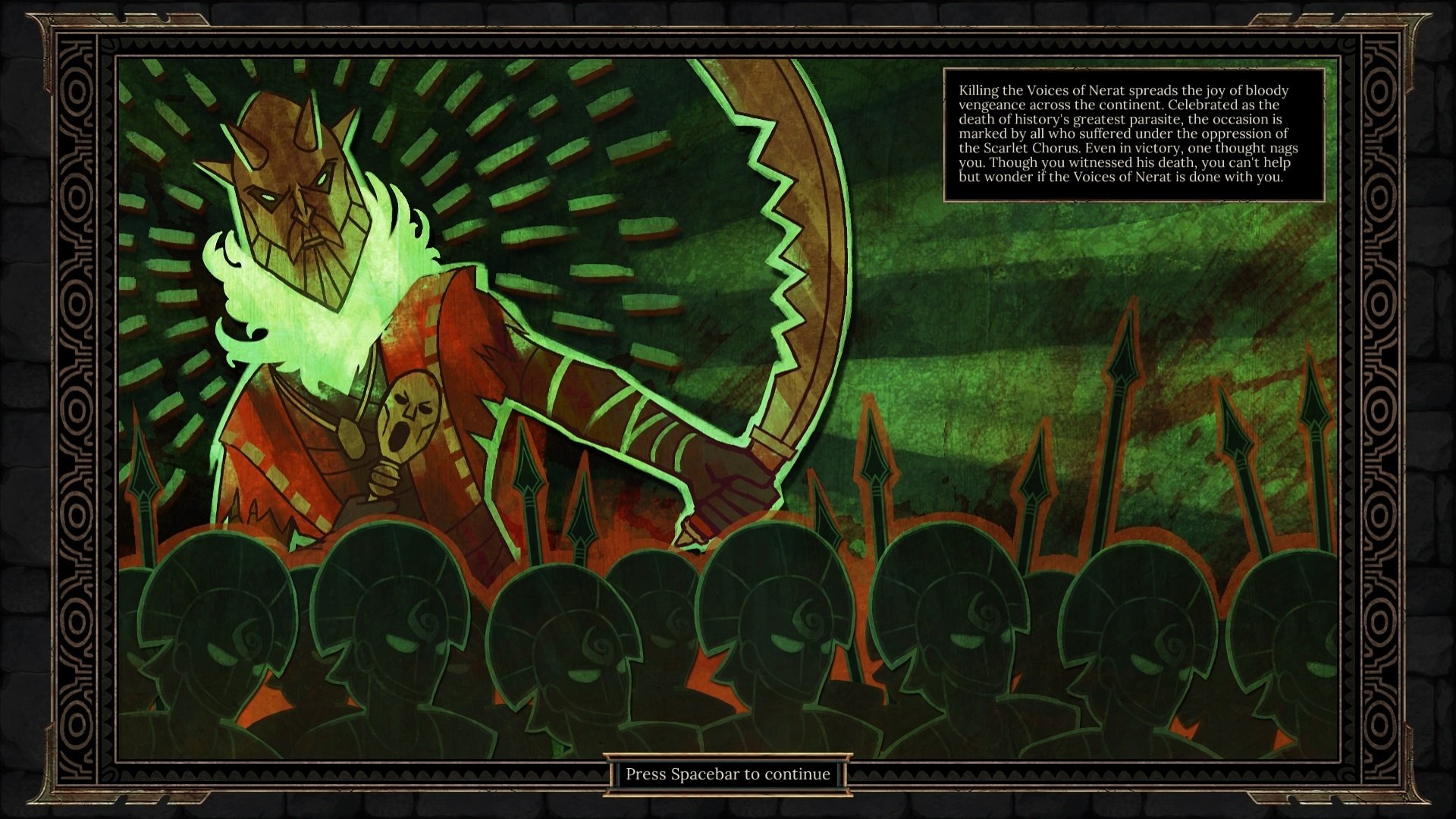The image size is (1456, 819).
Task: Click the decorative left border ornament
Action: (76, 409)
